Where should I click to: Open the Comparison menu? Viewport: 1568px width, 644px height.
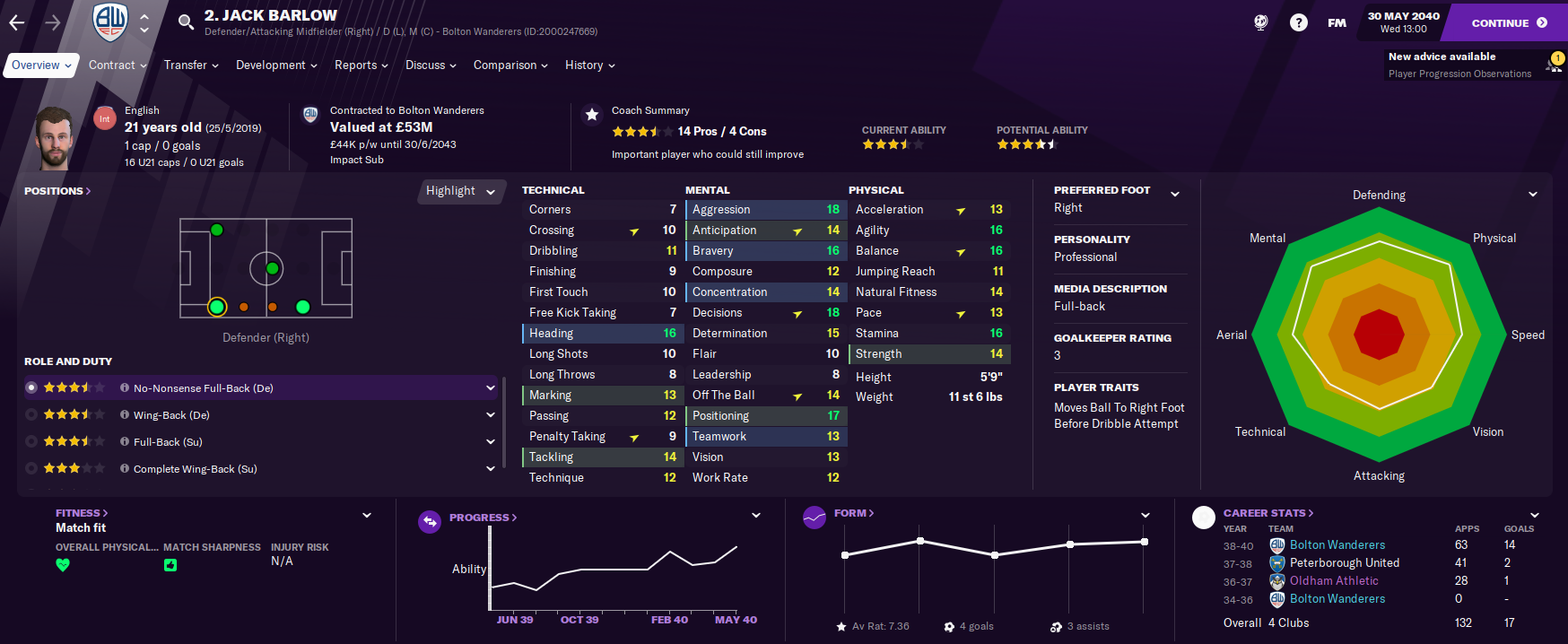[510, 65]
